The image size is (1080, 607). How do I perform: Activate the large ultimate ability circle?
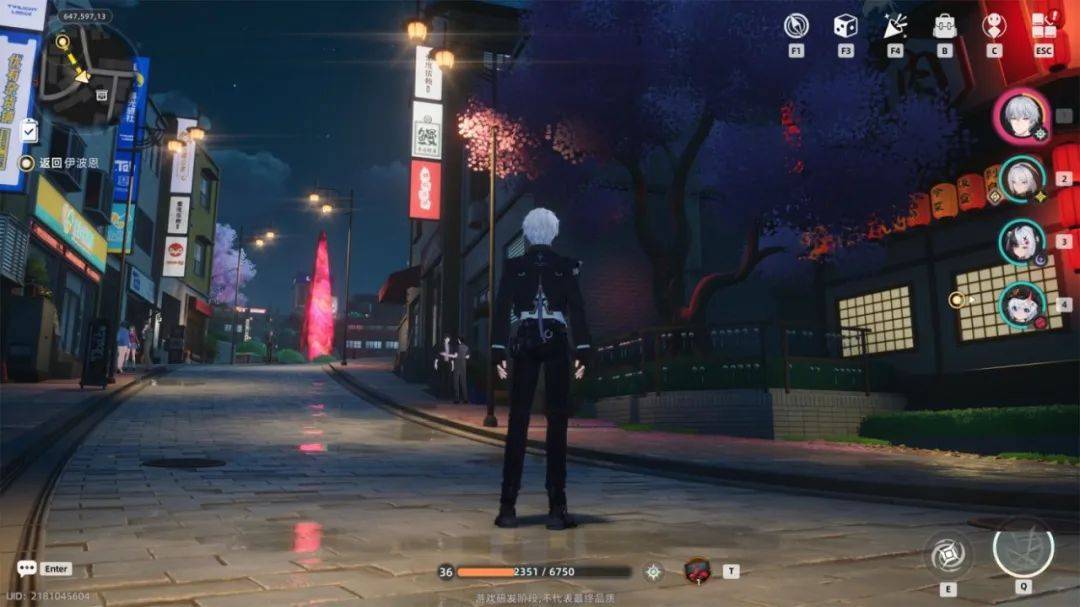pyautogui.click(x=1022, y=548)
